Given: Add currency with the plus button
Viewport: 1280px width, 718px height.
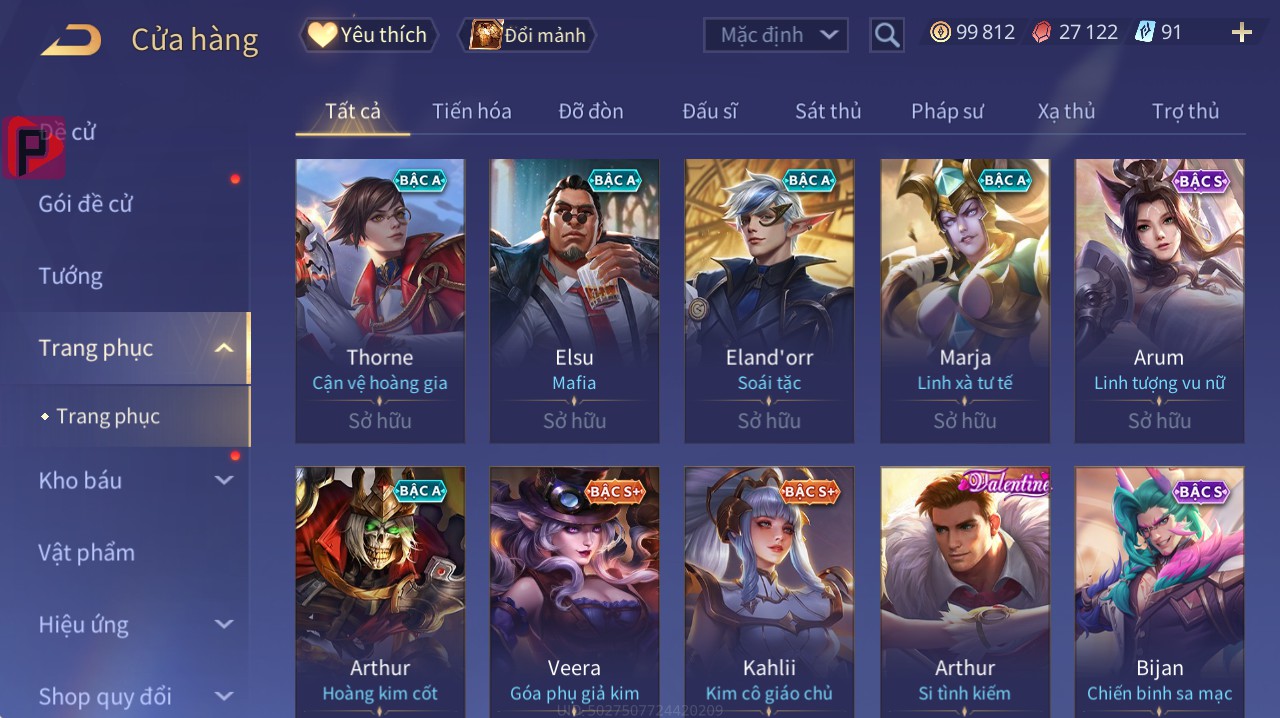Looking at the screenshot, I should click(1241, 33).
